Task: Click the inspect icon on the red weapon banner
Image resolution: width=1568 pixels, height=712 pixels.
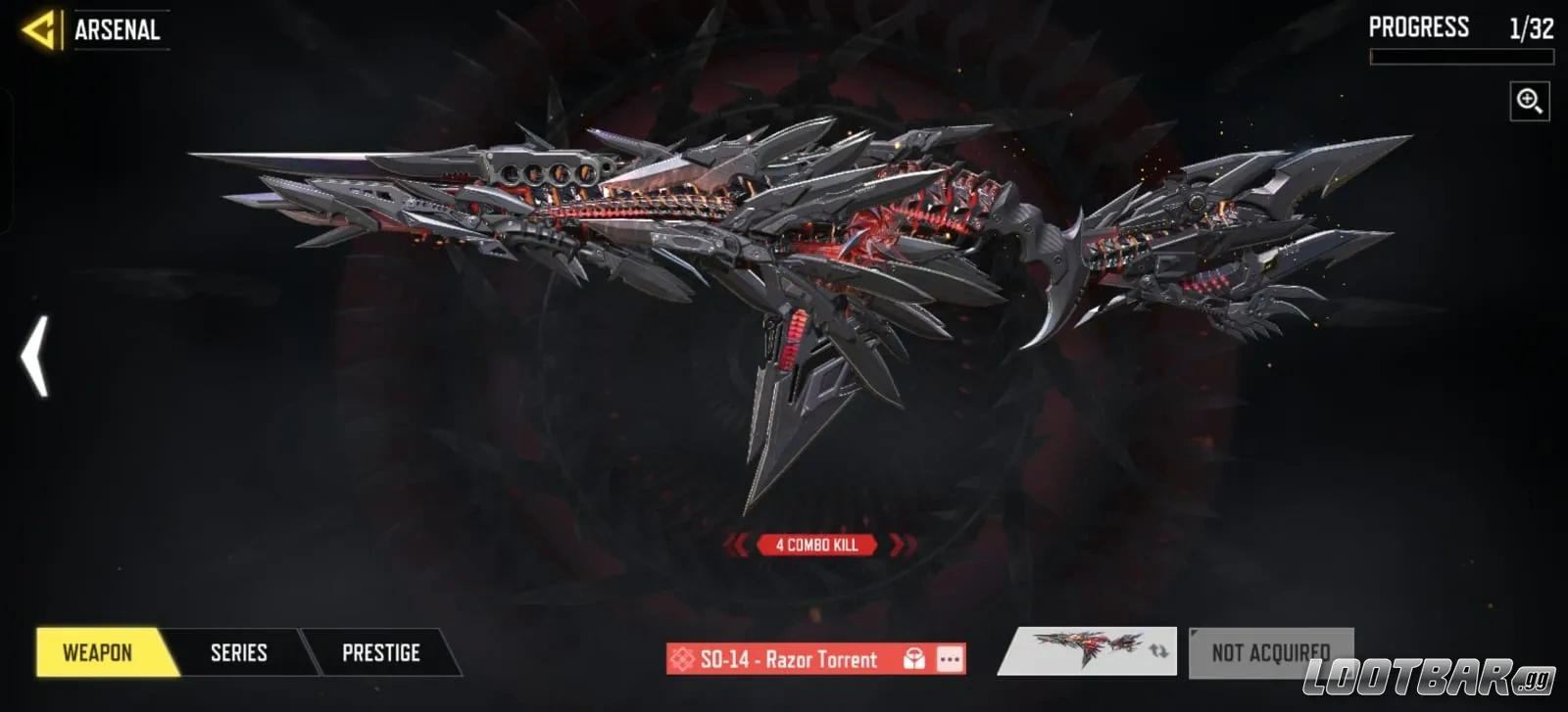Action: coord(913,659)
